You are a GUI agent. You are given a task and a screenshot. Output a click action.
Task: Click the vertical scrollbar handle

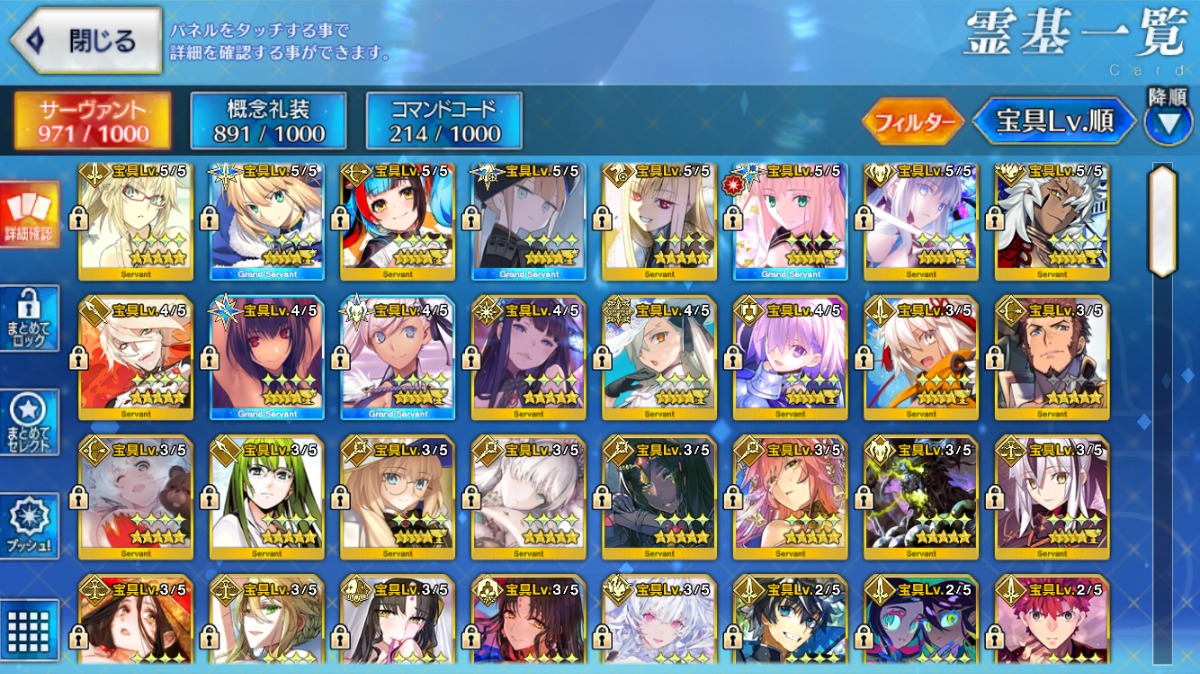[x=1162, y=220]
